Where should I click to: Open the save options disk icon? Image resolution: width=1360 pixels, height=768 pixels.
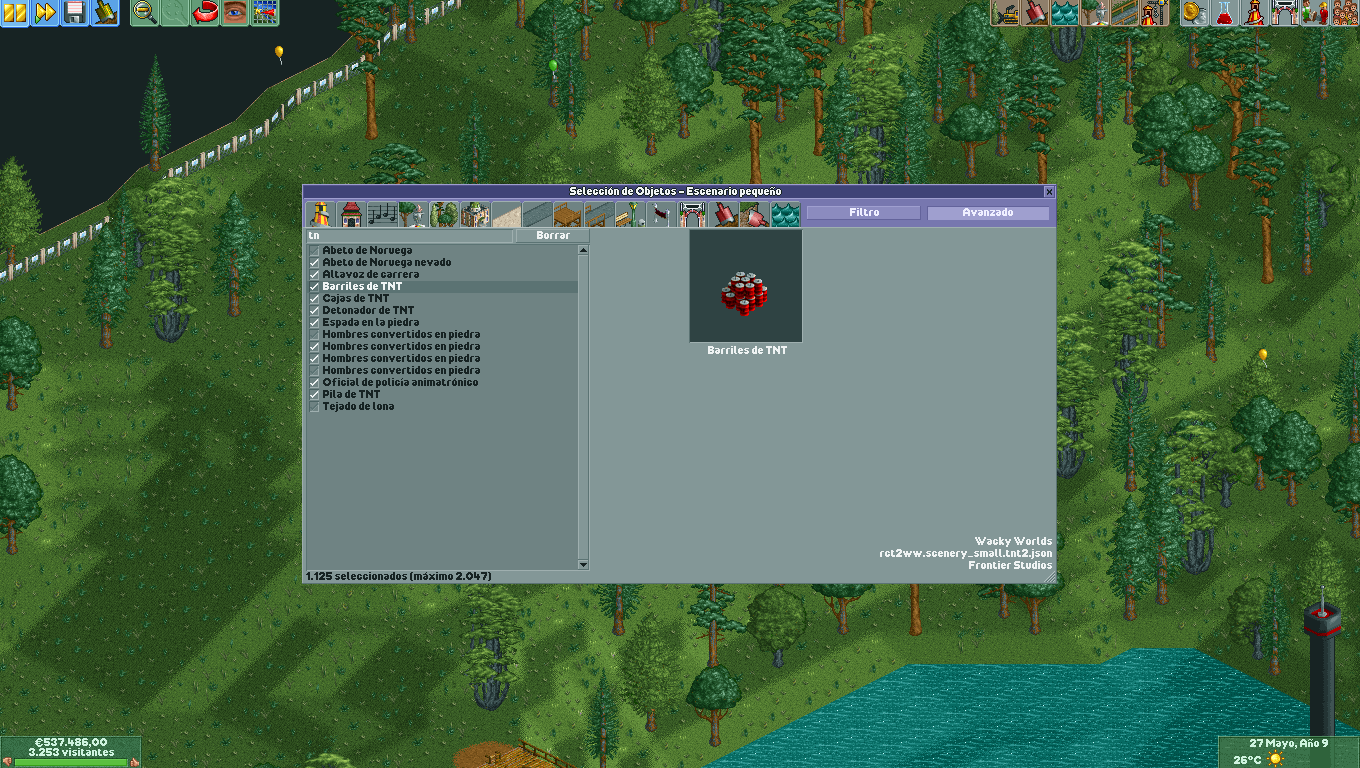pos(74,14)
